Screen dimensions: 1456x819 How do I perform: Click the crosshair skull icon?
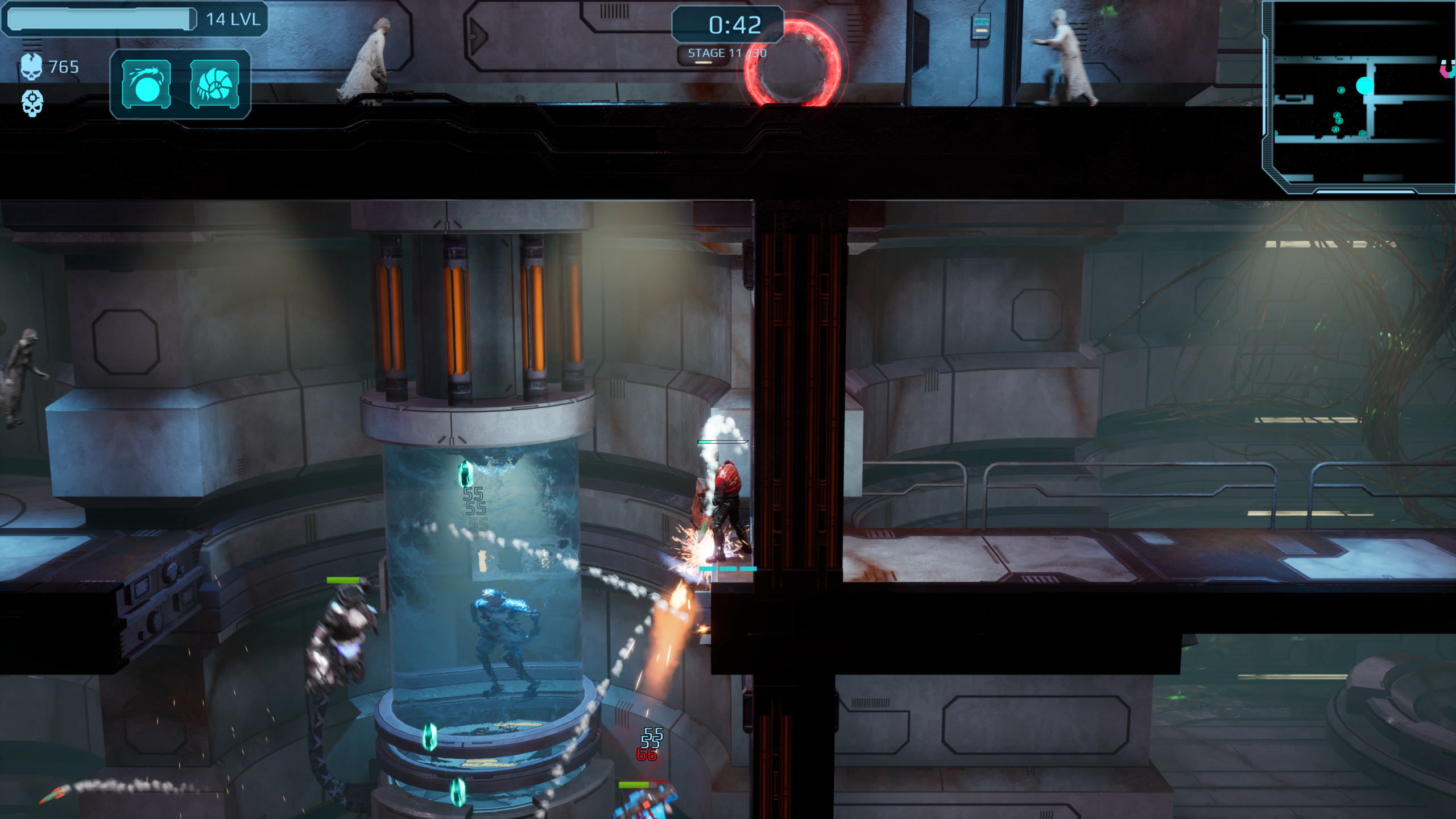click(32, 104)
